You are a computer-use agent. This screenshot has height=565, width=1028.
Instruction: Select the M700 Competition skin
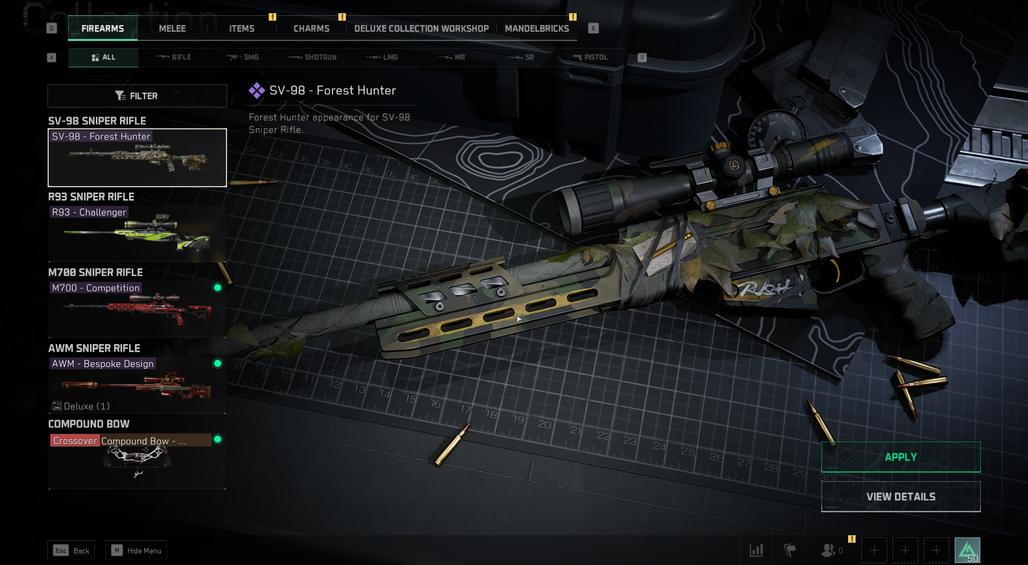pyautogui.click(x=137, y=308)
